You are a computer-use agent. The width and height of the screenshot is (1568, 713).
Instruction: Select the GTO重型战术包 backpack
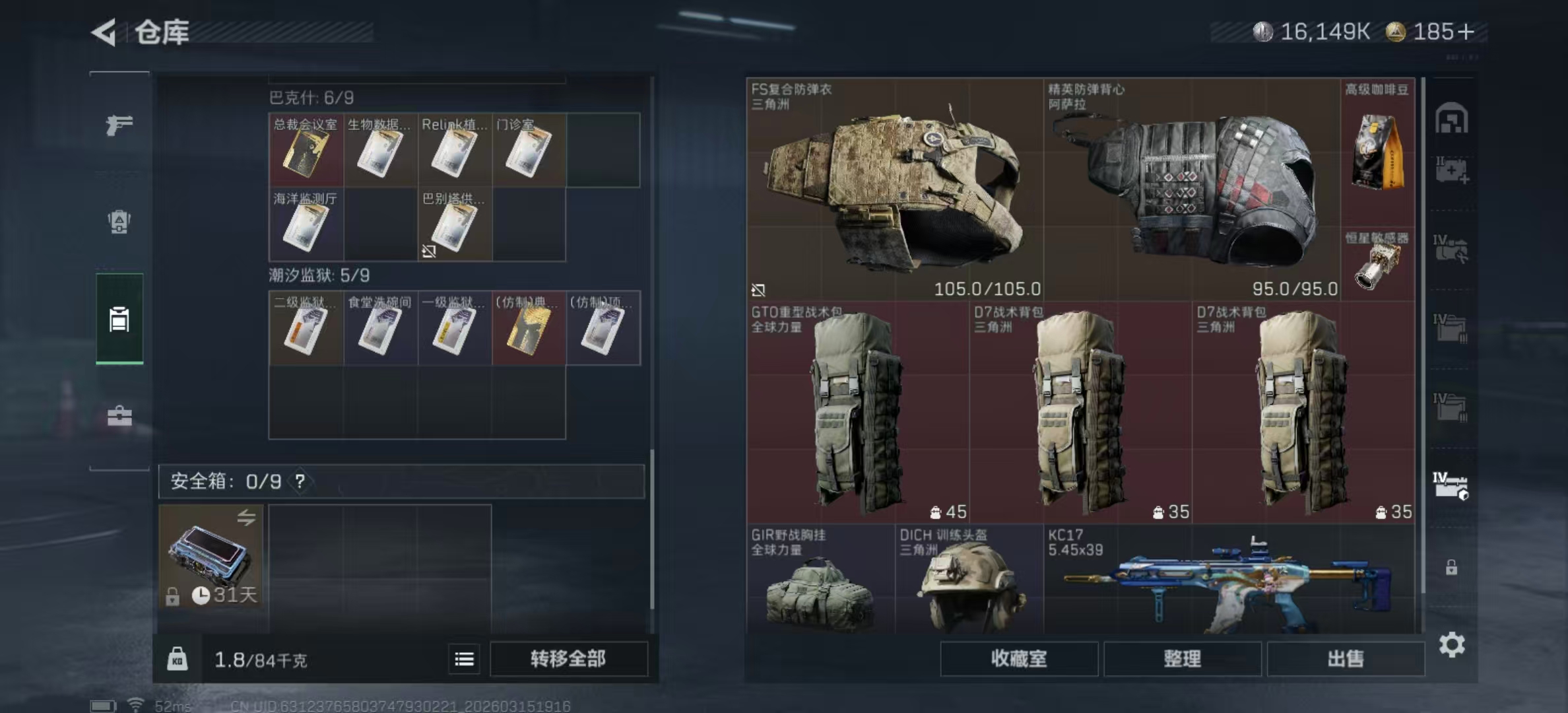(x=857, y=413)
